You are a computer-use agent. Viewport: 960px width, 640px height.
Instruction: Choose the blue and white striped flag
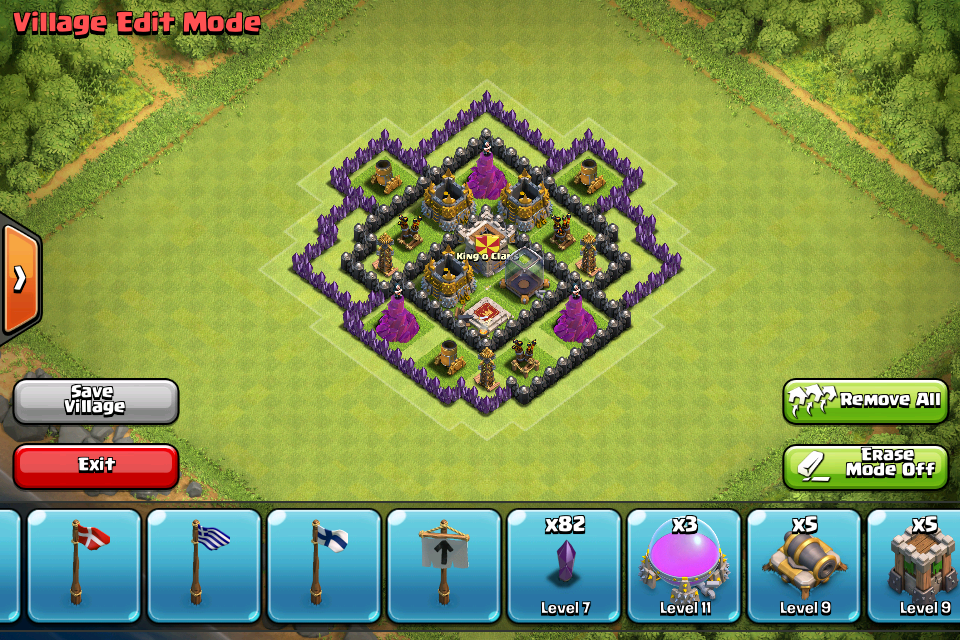coord(205,565)
